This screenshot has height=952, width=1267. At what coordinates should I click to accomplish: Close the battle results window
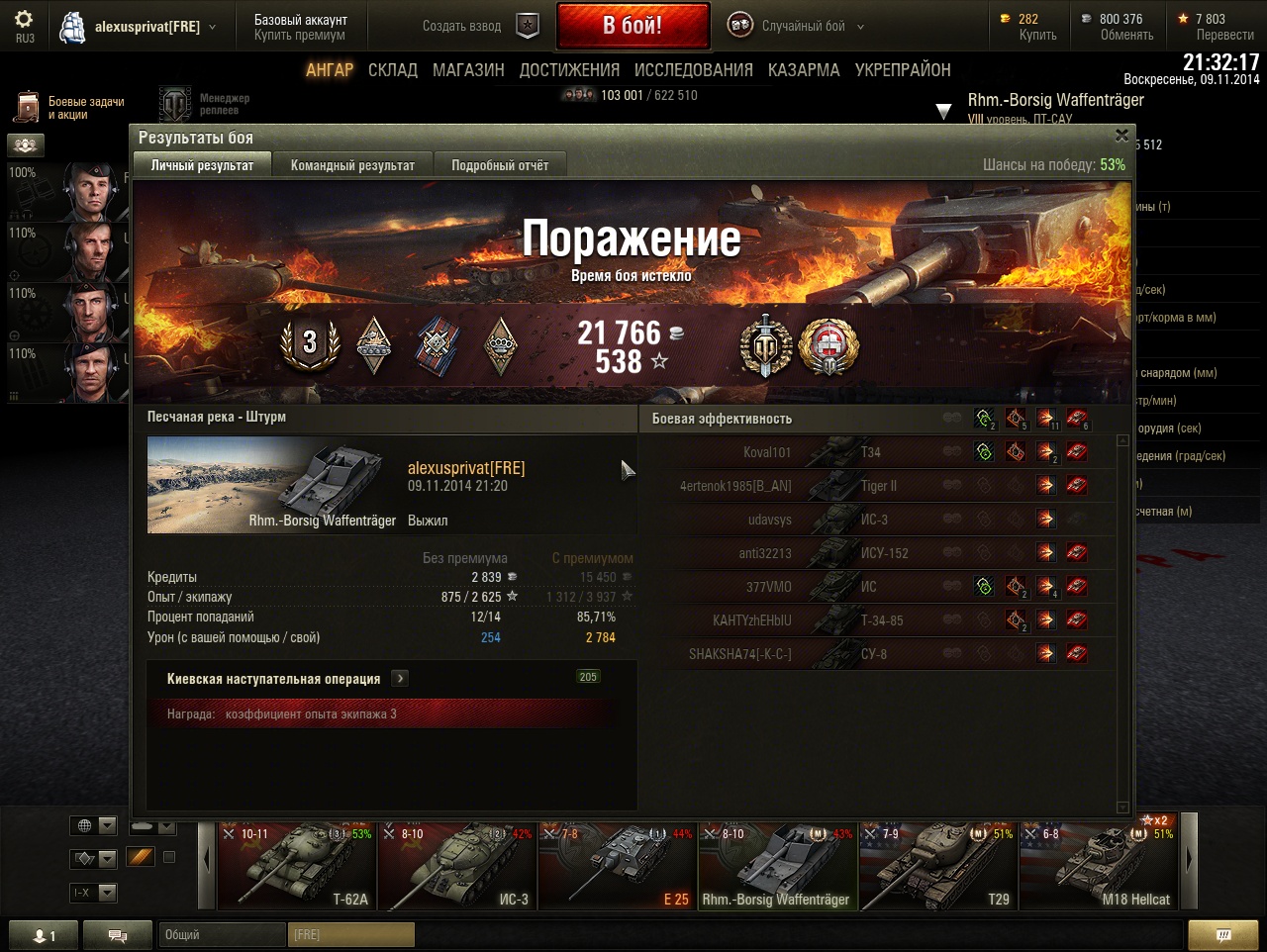point(1121,136)
